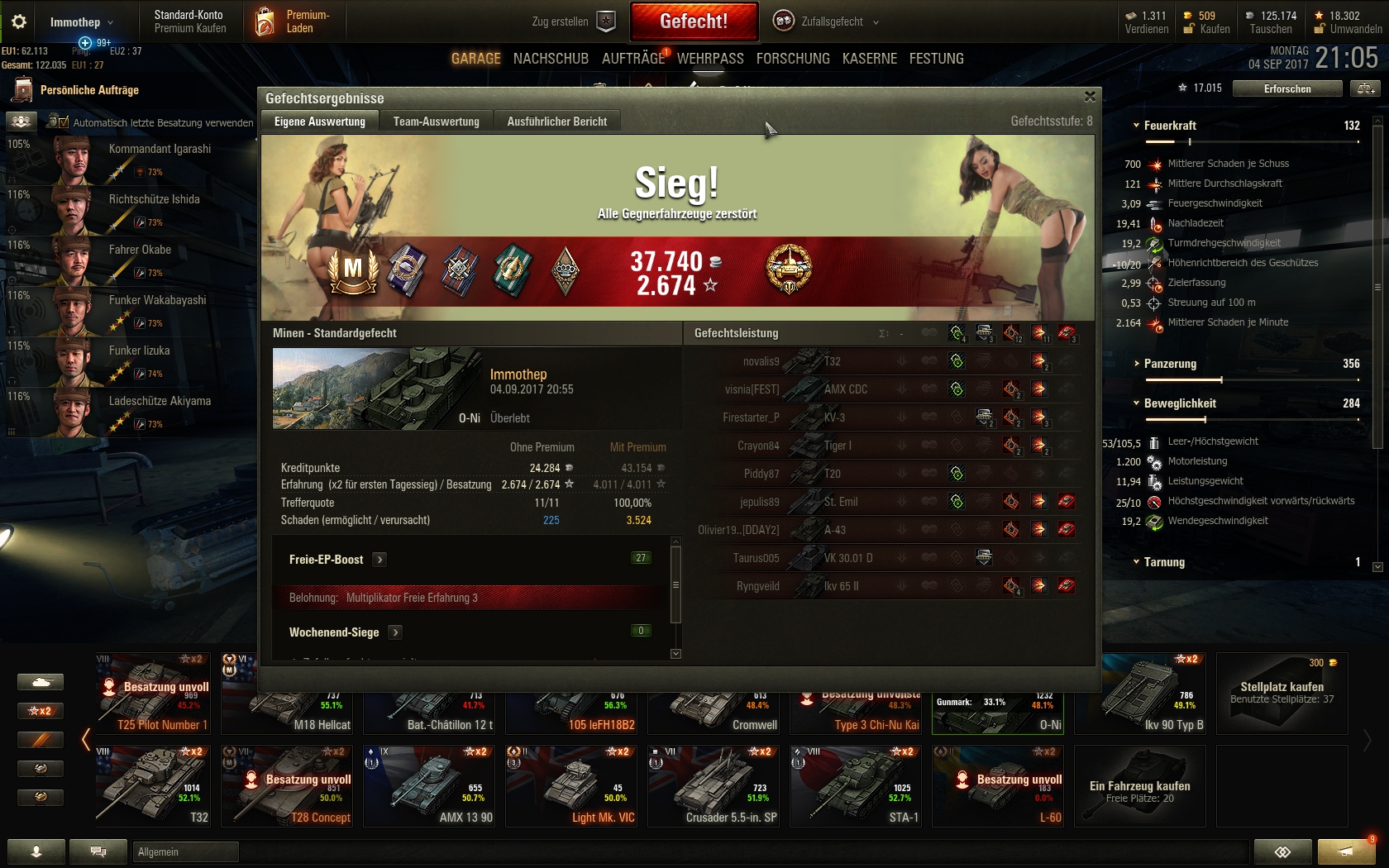Click the Allgemein chat channel field

point(185,851)
